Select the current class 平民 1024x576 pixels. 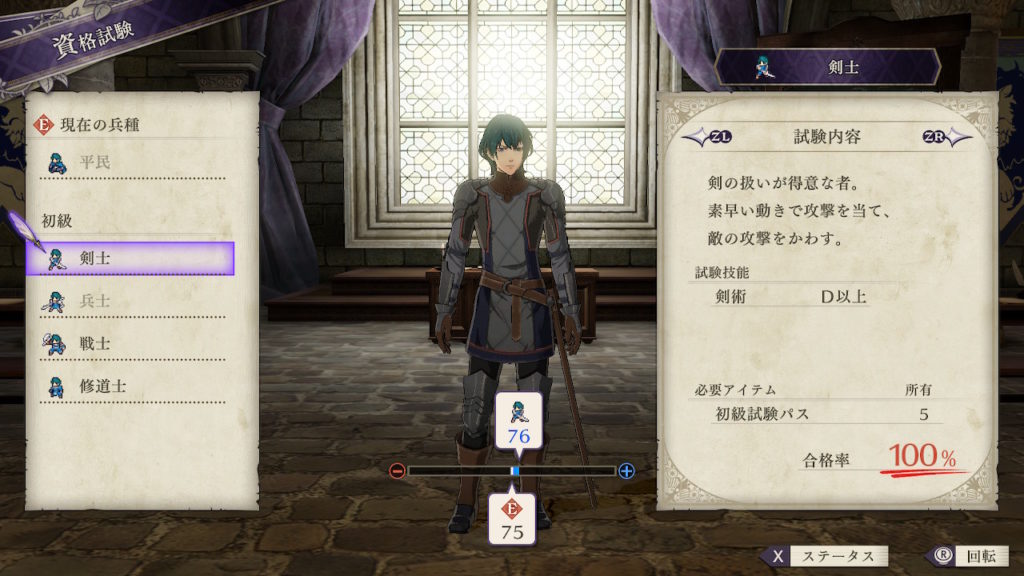pyautogui.click(x=131, y=160)
